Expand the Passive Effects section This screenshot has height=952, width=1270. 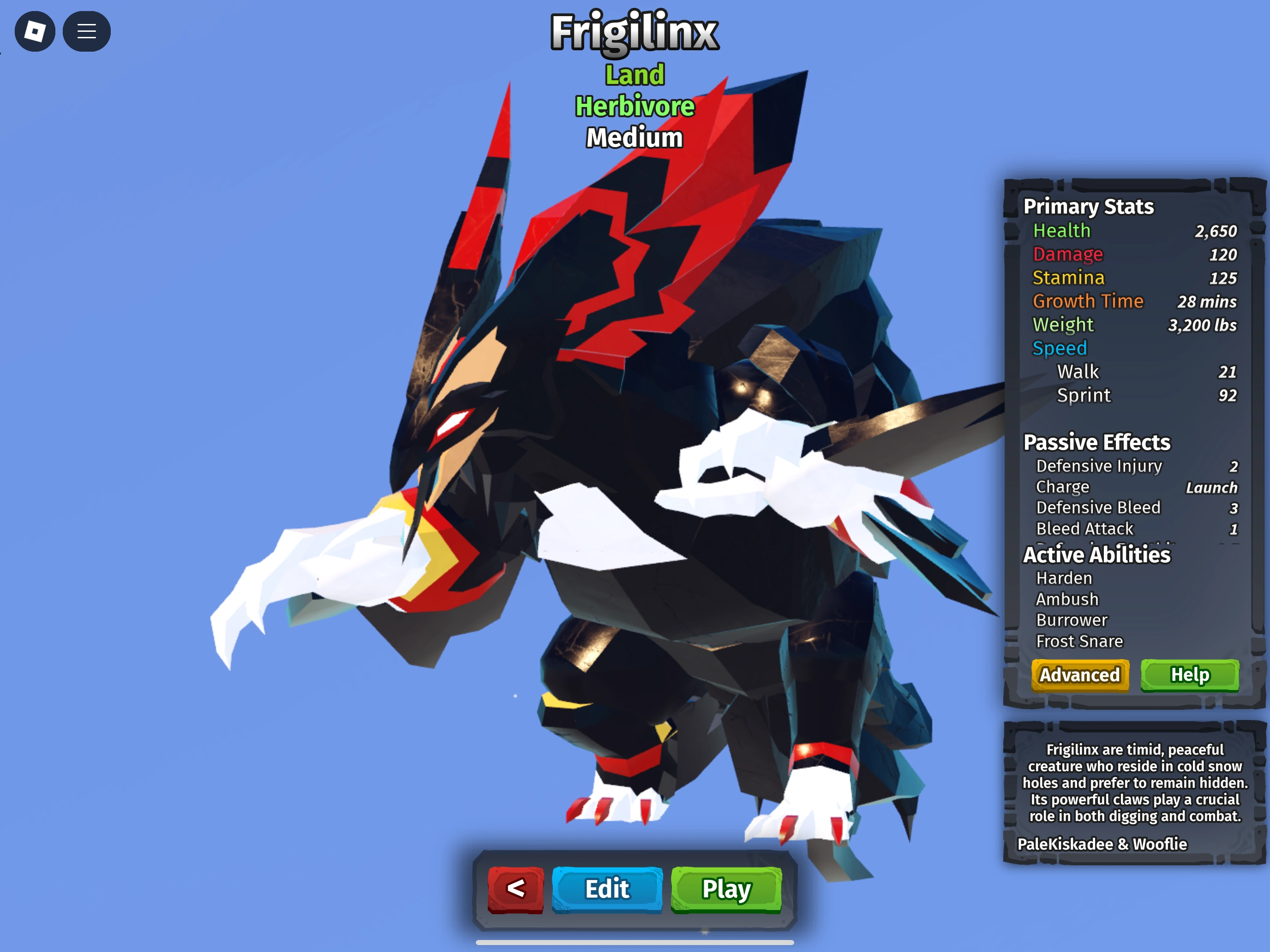(x=1097, y=442)
